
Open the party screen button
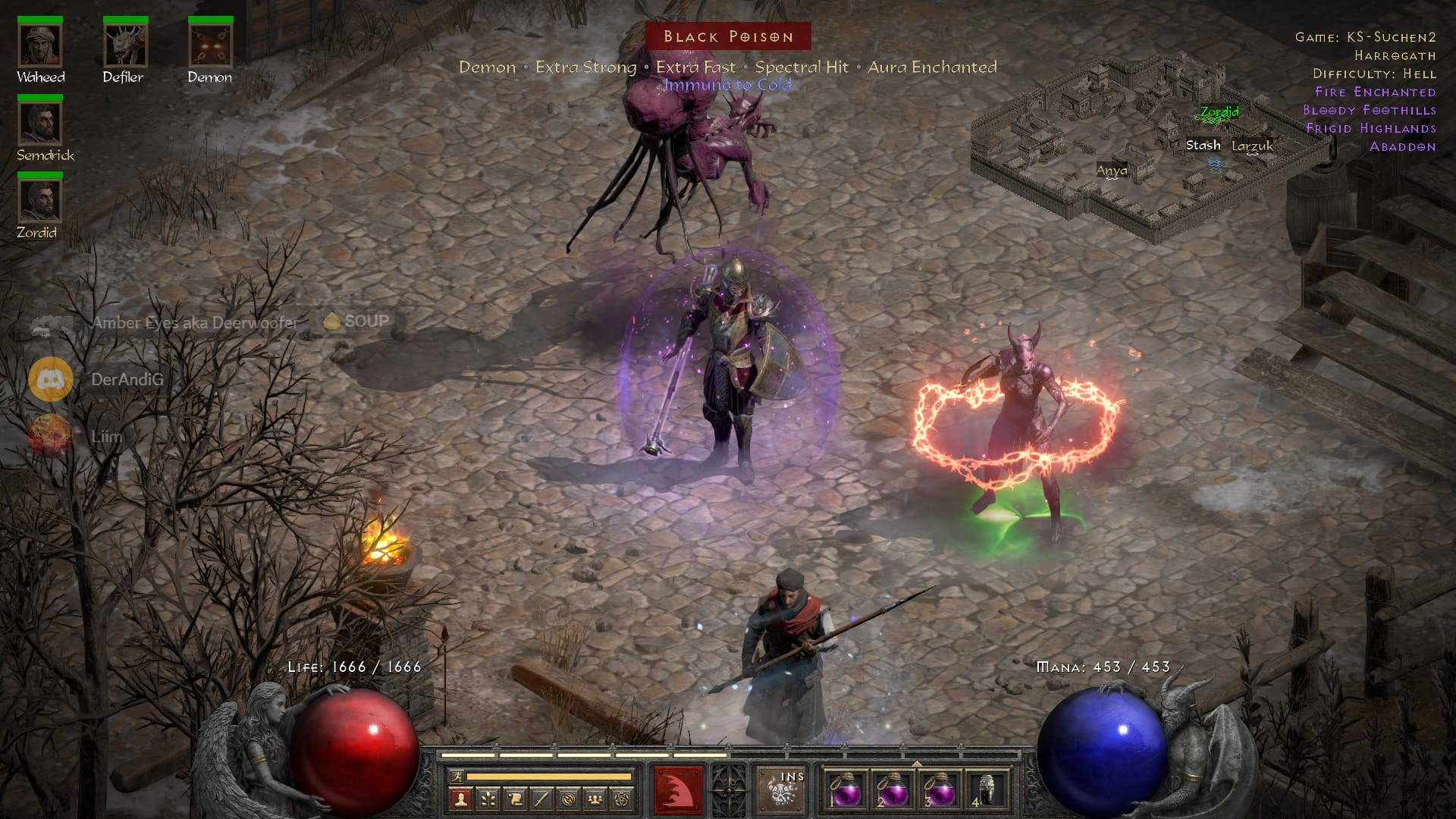pyautogui.click(x=595, y=799)
